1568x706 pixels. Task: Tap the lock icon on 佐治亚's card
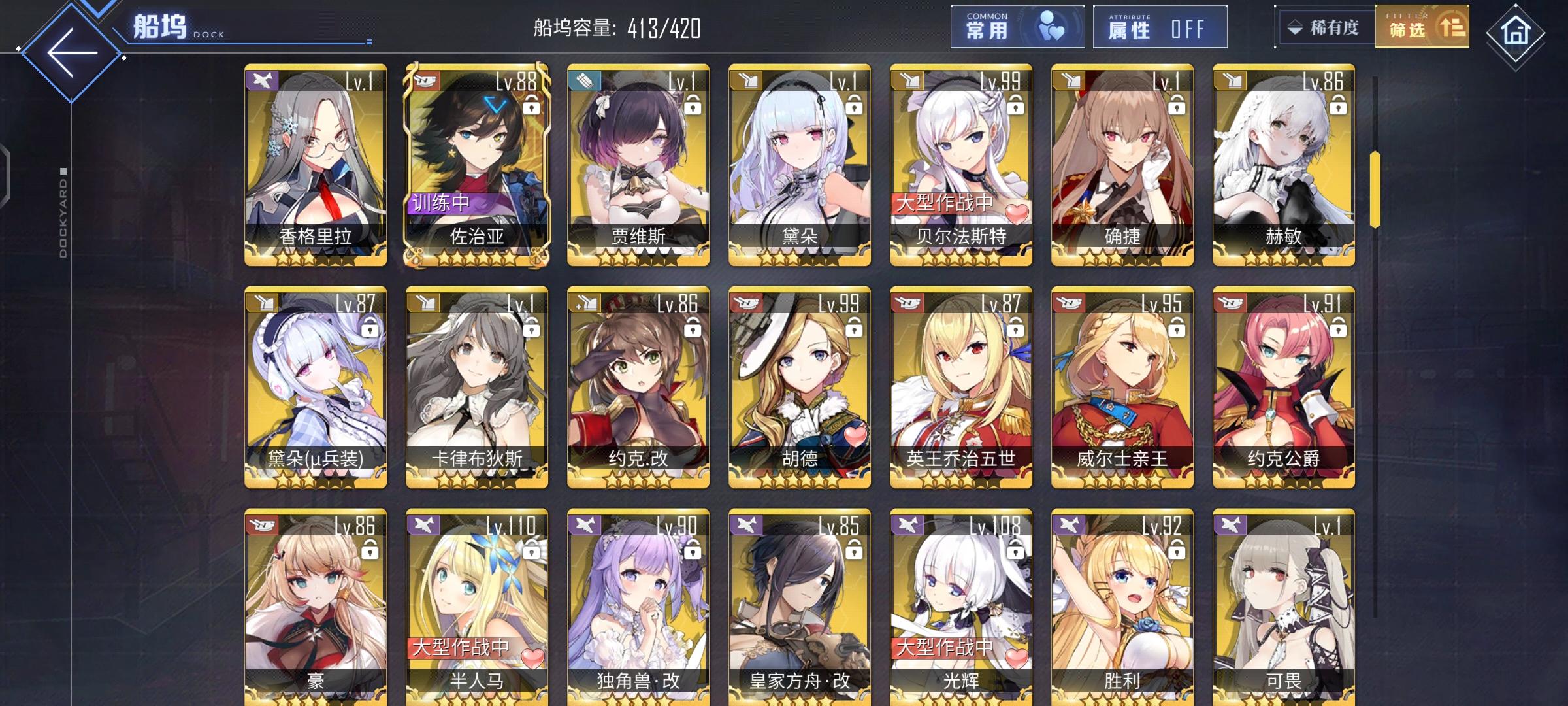click(x=531, y=107)
